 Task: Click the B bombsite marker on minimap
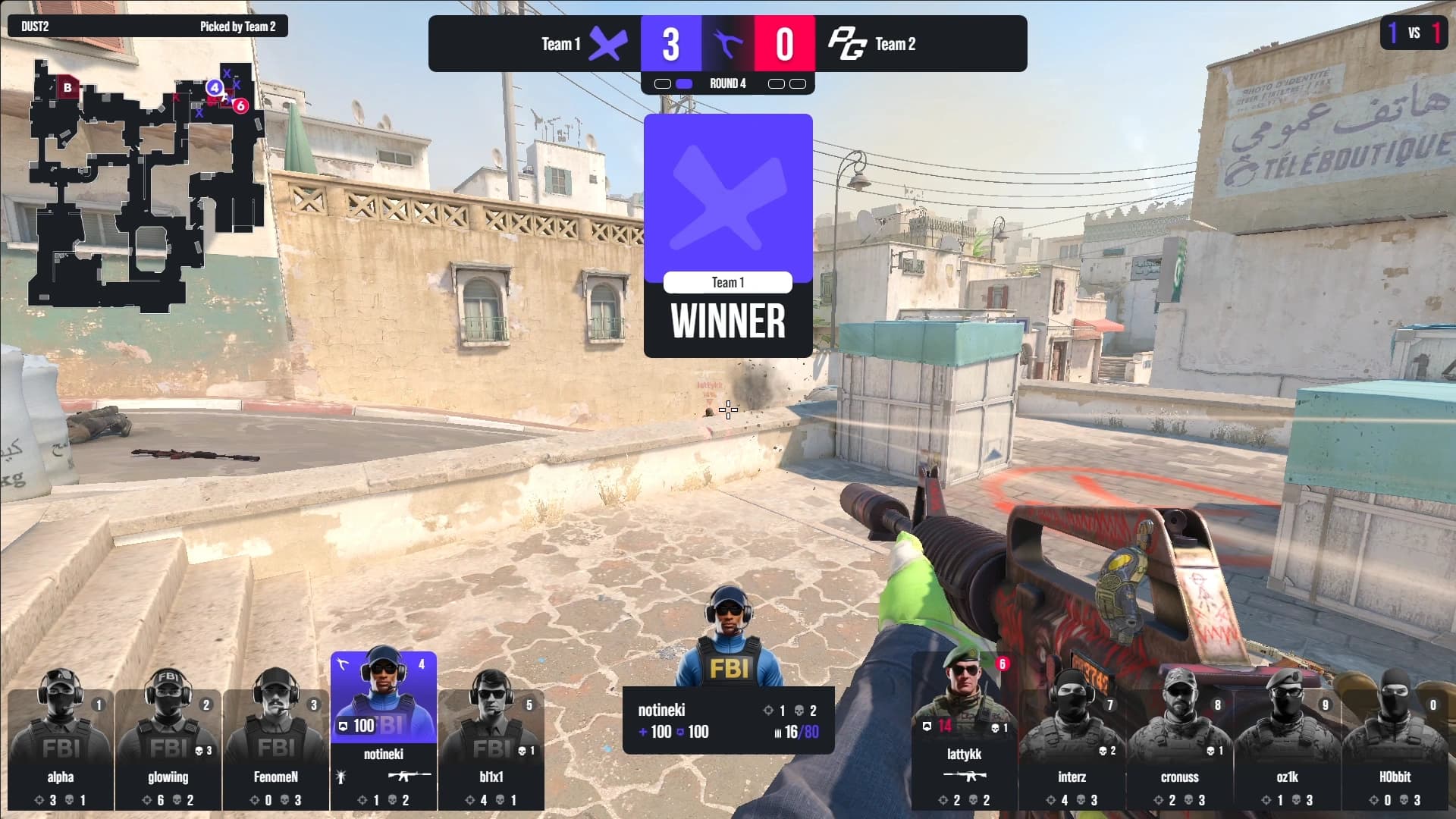click(x=67, y=87)
